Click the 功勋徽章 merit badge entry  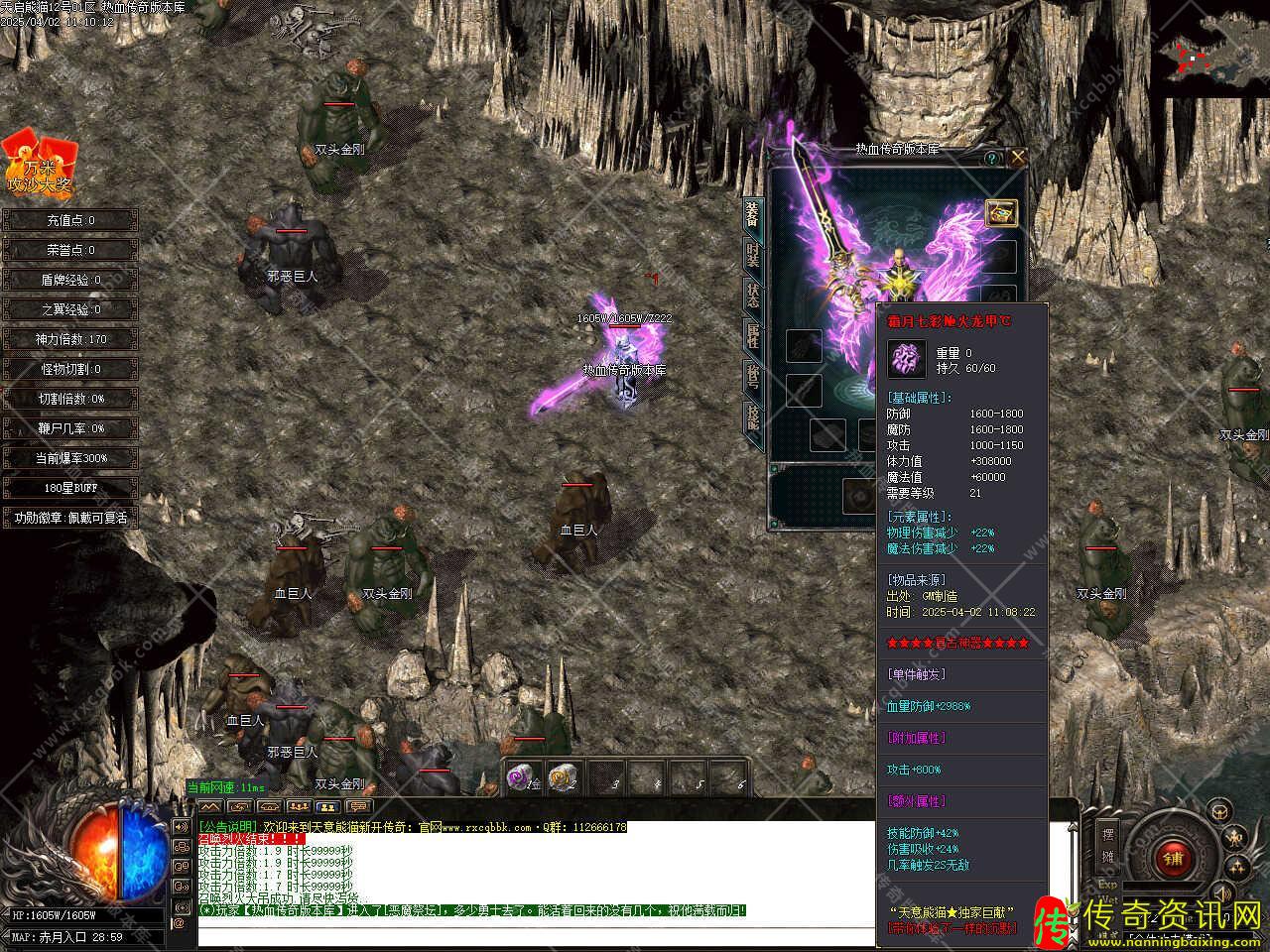(69, 518)
